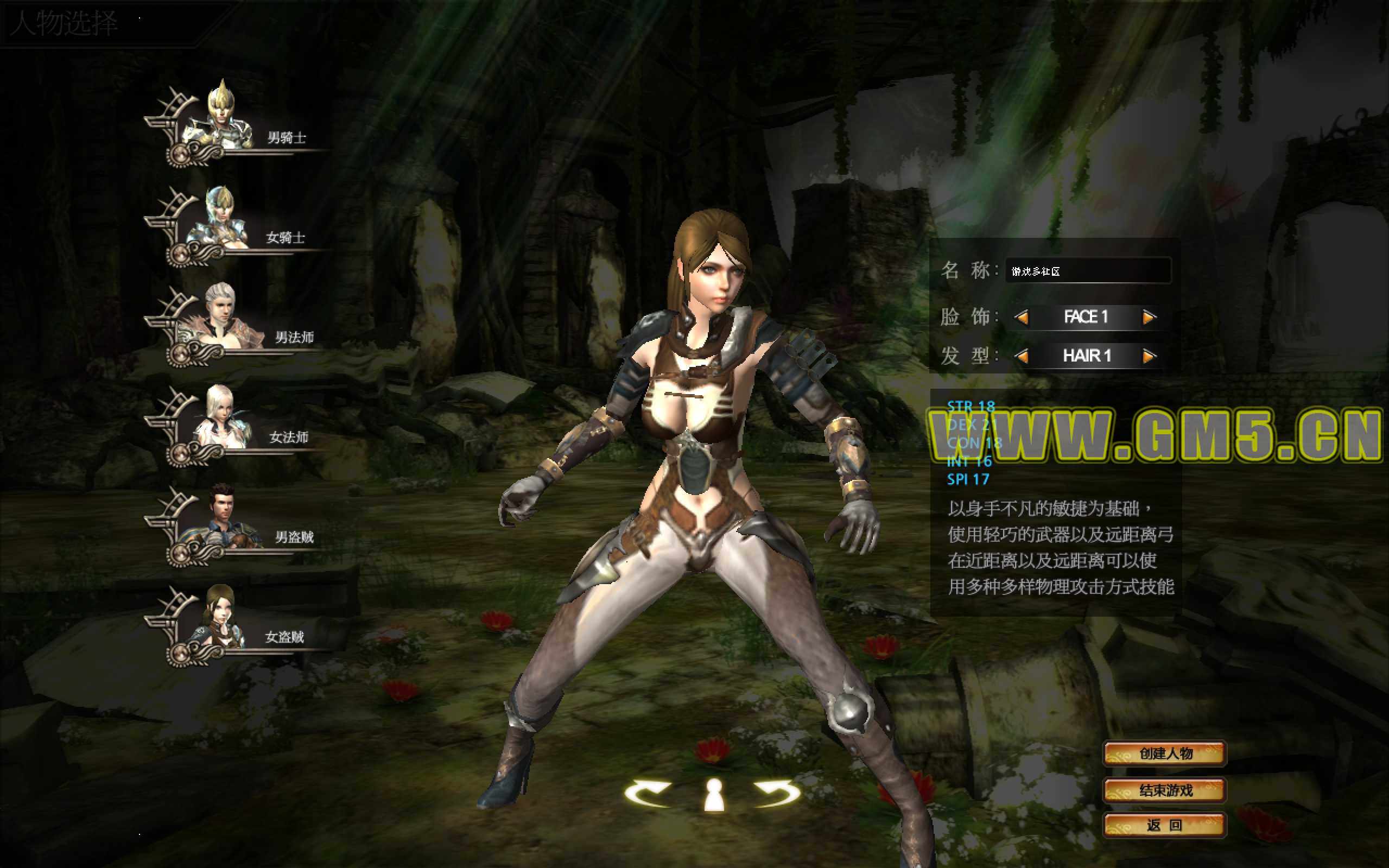This screenshot has width=1389, height=868.
Task: Quit via the 结束游戏 end game button
Action: (x=1165, y=790)
